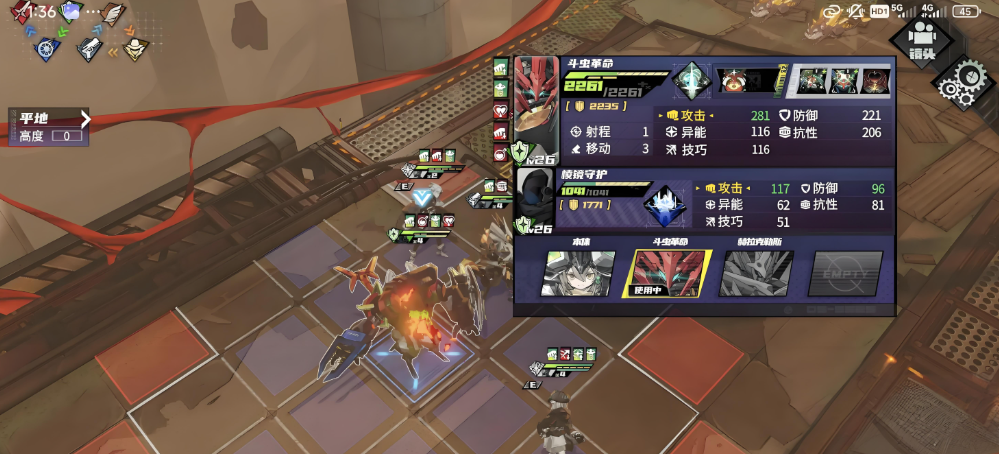This screenshot has width=999, height=454.
Task: Inspect the heart buff icon beside the portrait
Action: (x=501, y=111)
